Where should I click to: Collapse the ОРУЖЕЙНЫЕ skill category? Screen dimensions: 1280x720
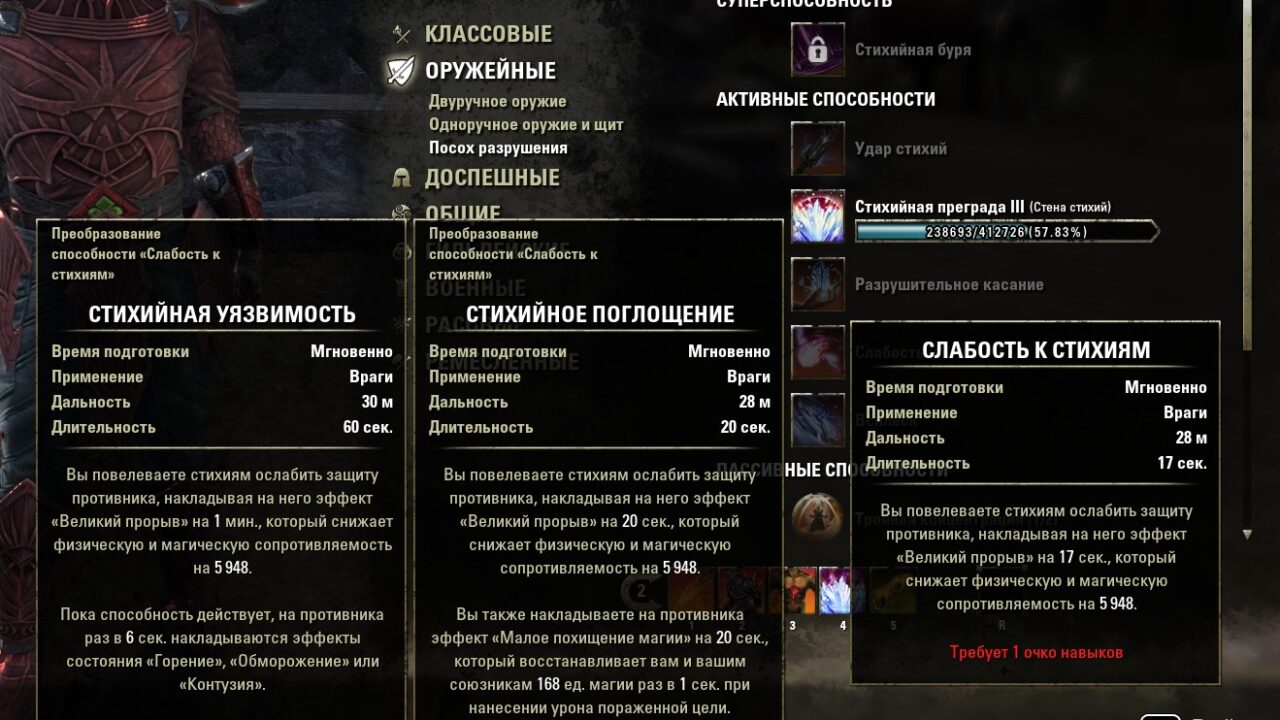pos(491,70)
